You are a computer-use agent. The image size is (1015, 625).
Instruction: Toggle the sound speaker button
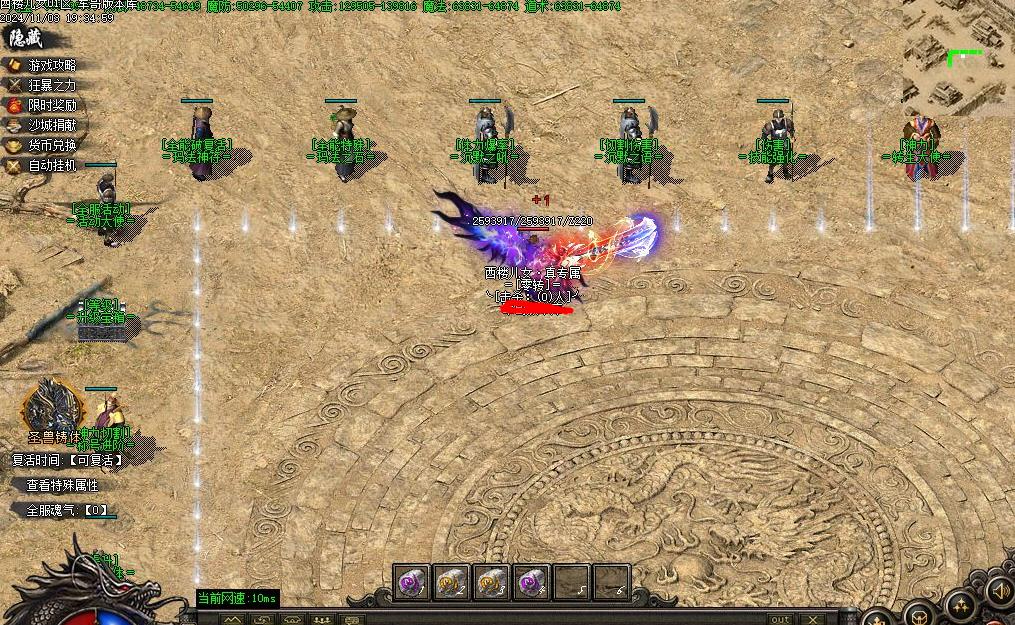[x=999, y=593]
